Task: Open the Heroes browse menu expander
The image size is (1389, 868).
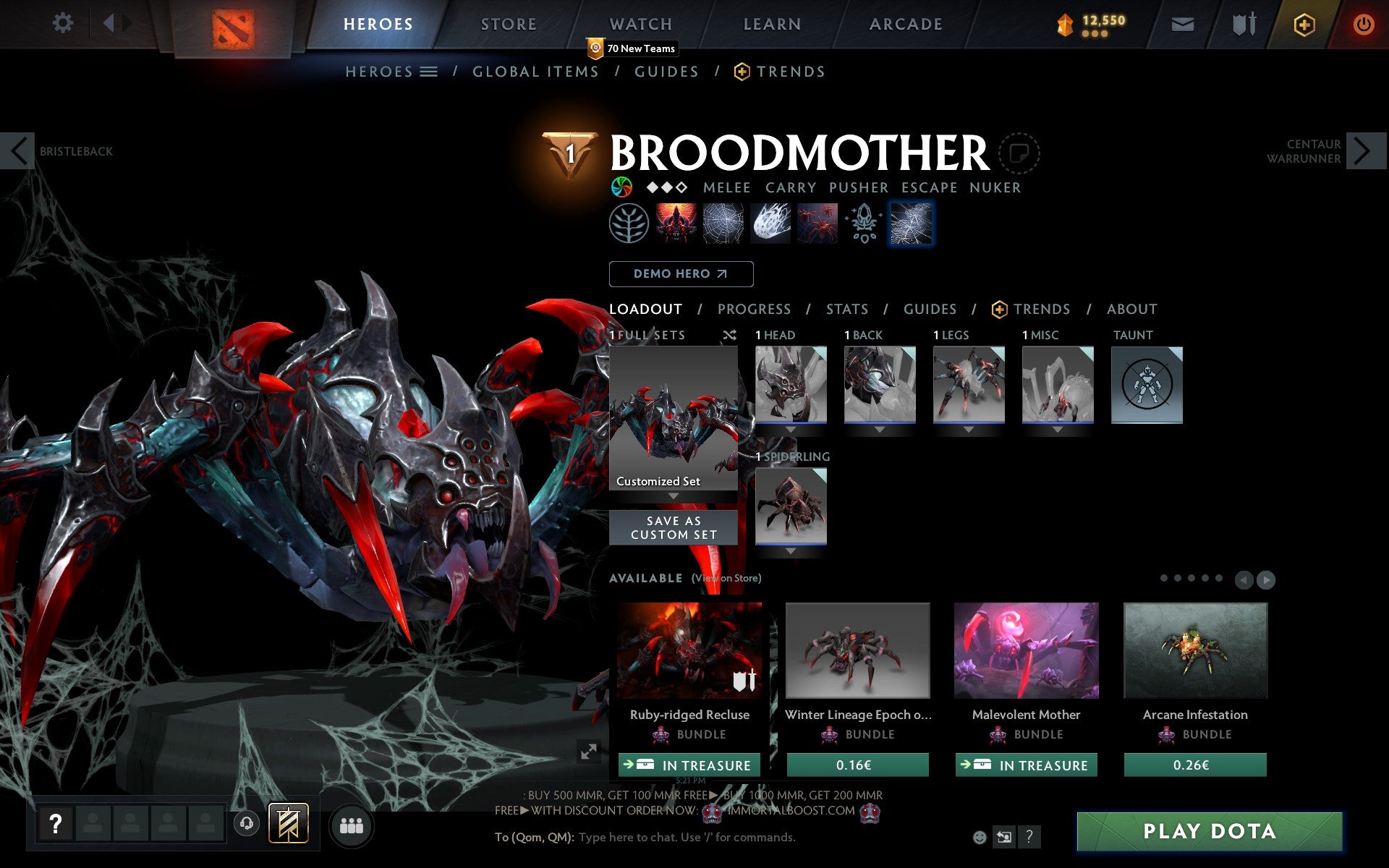Action: tap(428, 72)
